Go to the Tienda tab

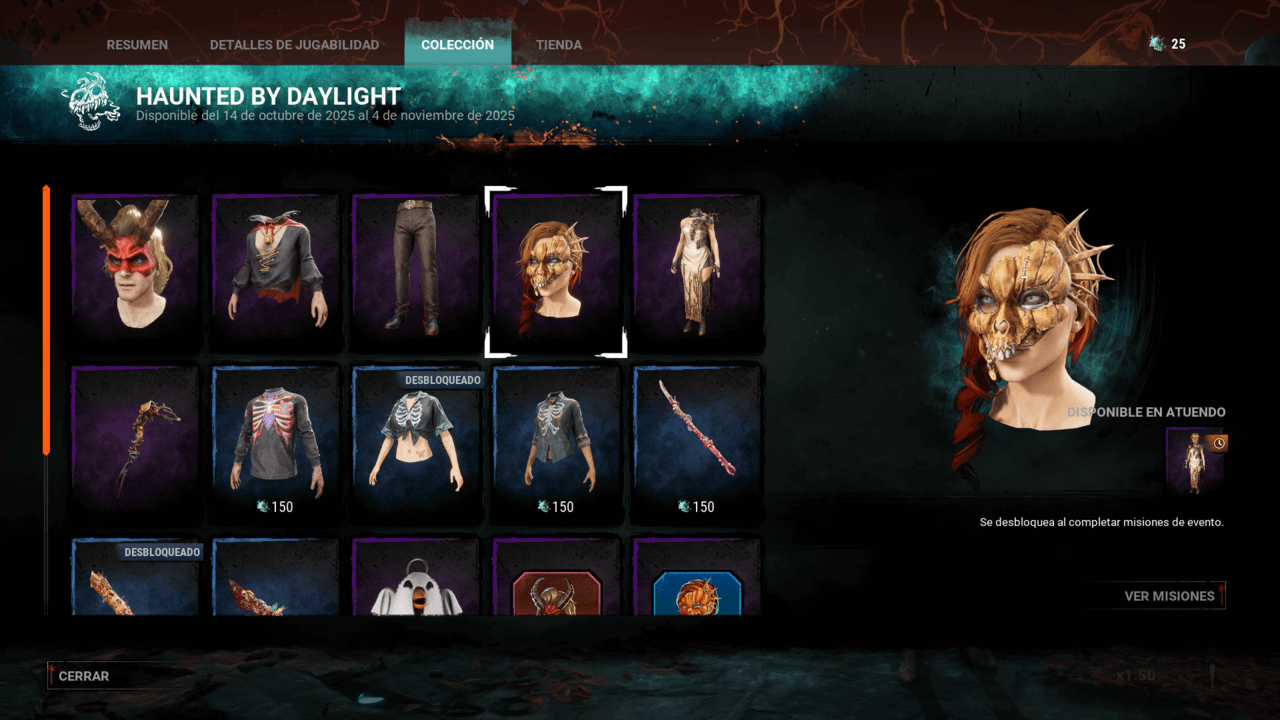click(x=558, y=45)
